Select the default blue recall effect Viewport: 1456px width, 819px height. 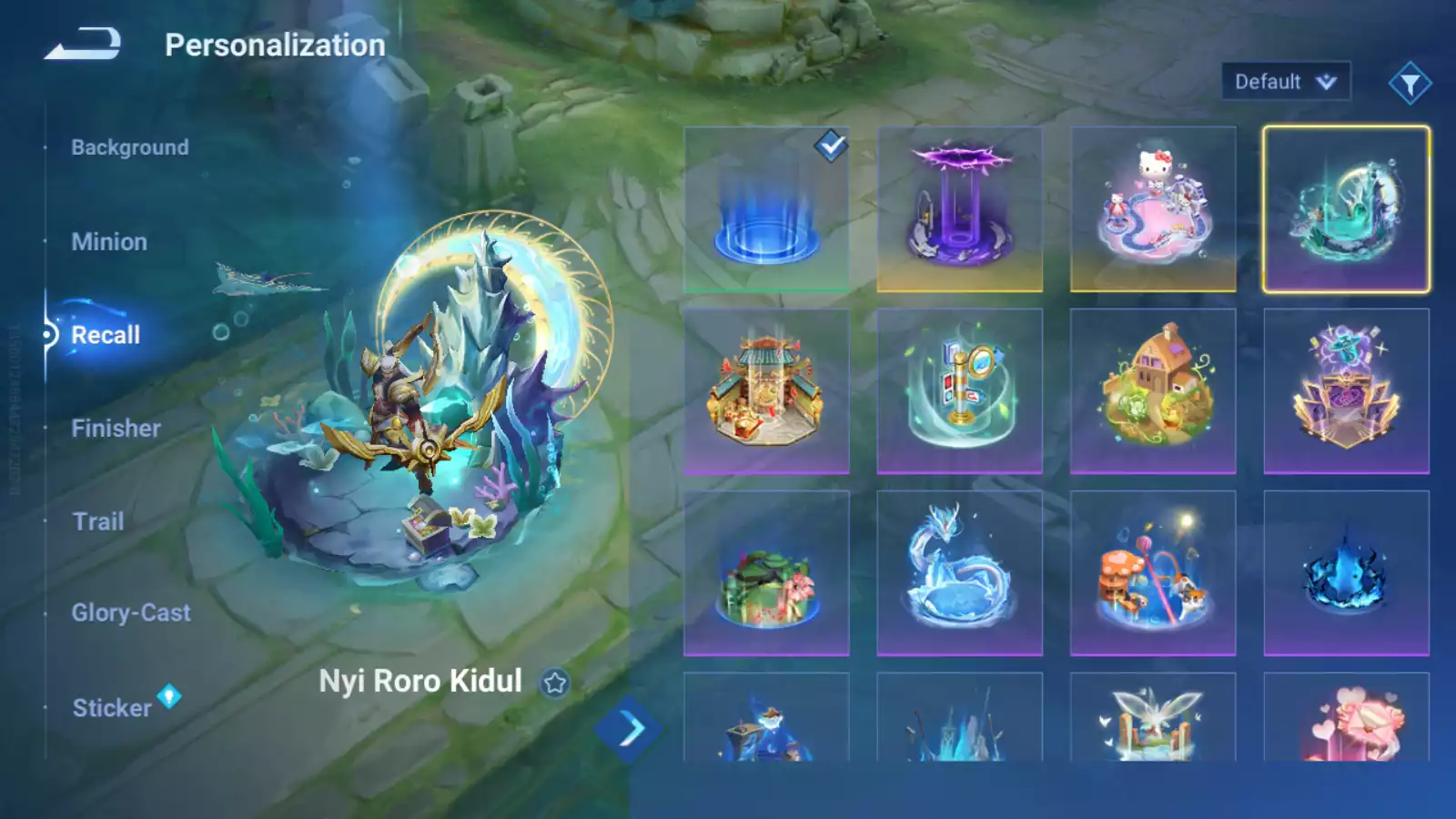click(x=766, y=209)
